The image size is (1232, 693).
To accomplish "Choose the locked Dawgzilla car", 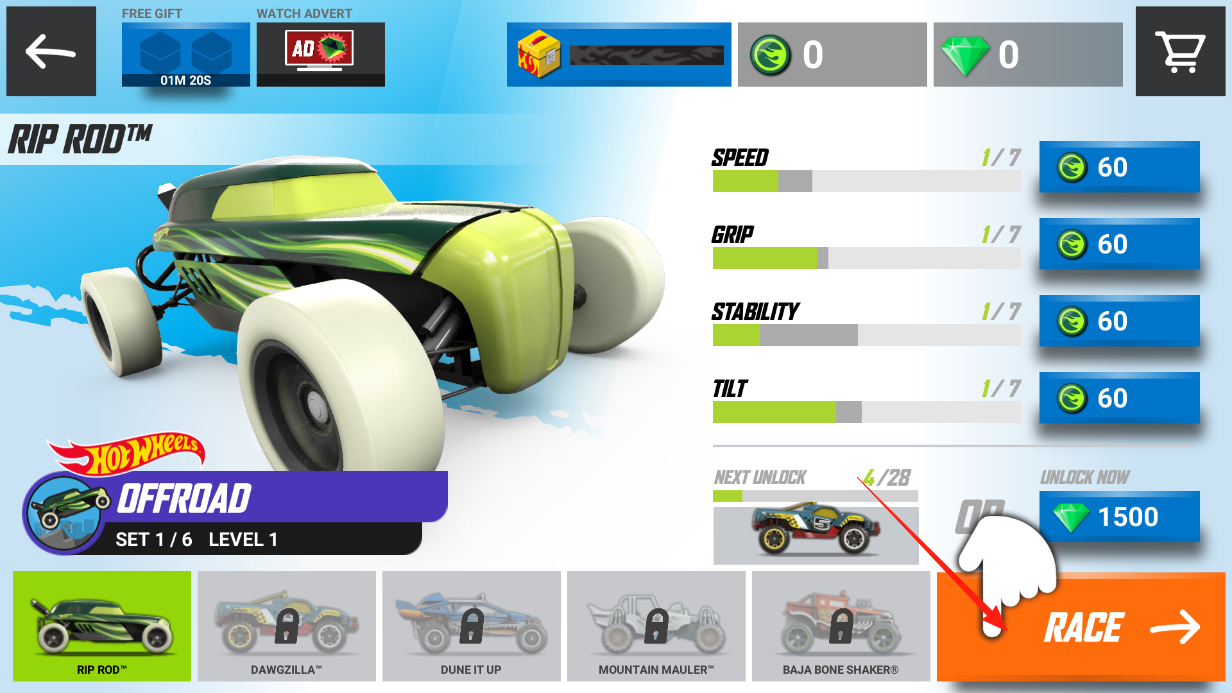I will click(x=287, y=627).
